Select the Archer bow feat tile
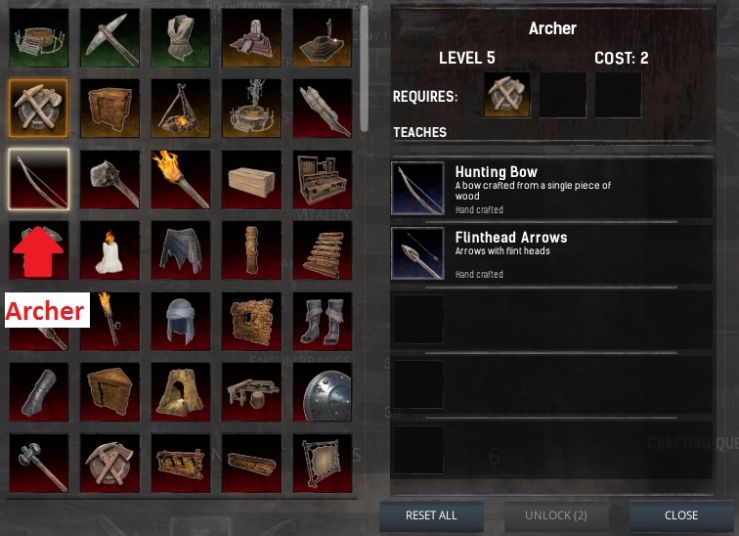The image size is (739, 536). click(39, 180)
